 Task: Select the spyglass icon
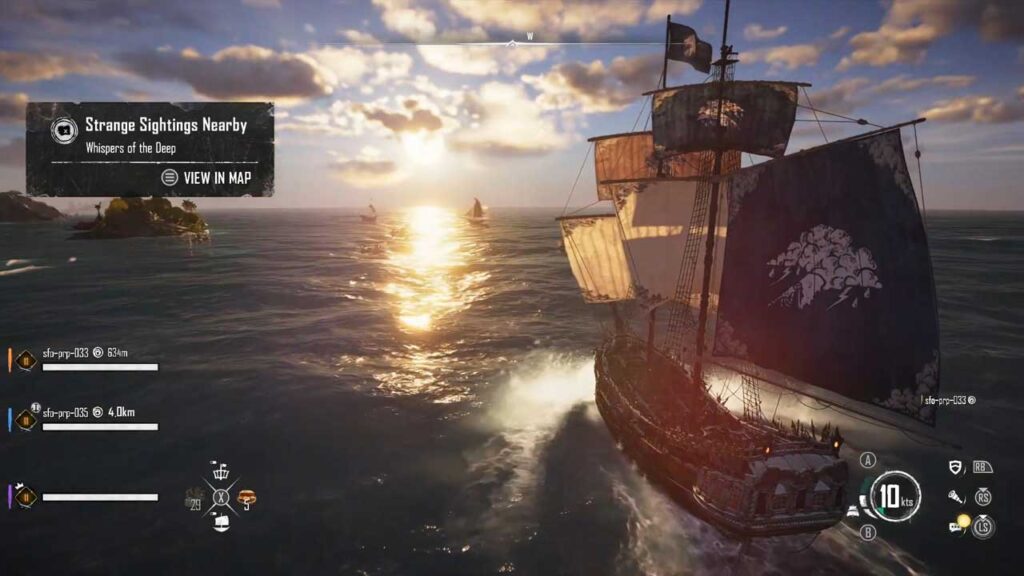(x=956, y=496)
